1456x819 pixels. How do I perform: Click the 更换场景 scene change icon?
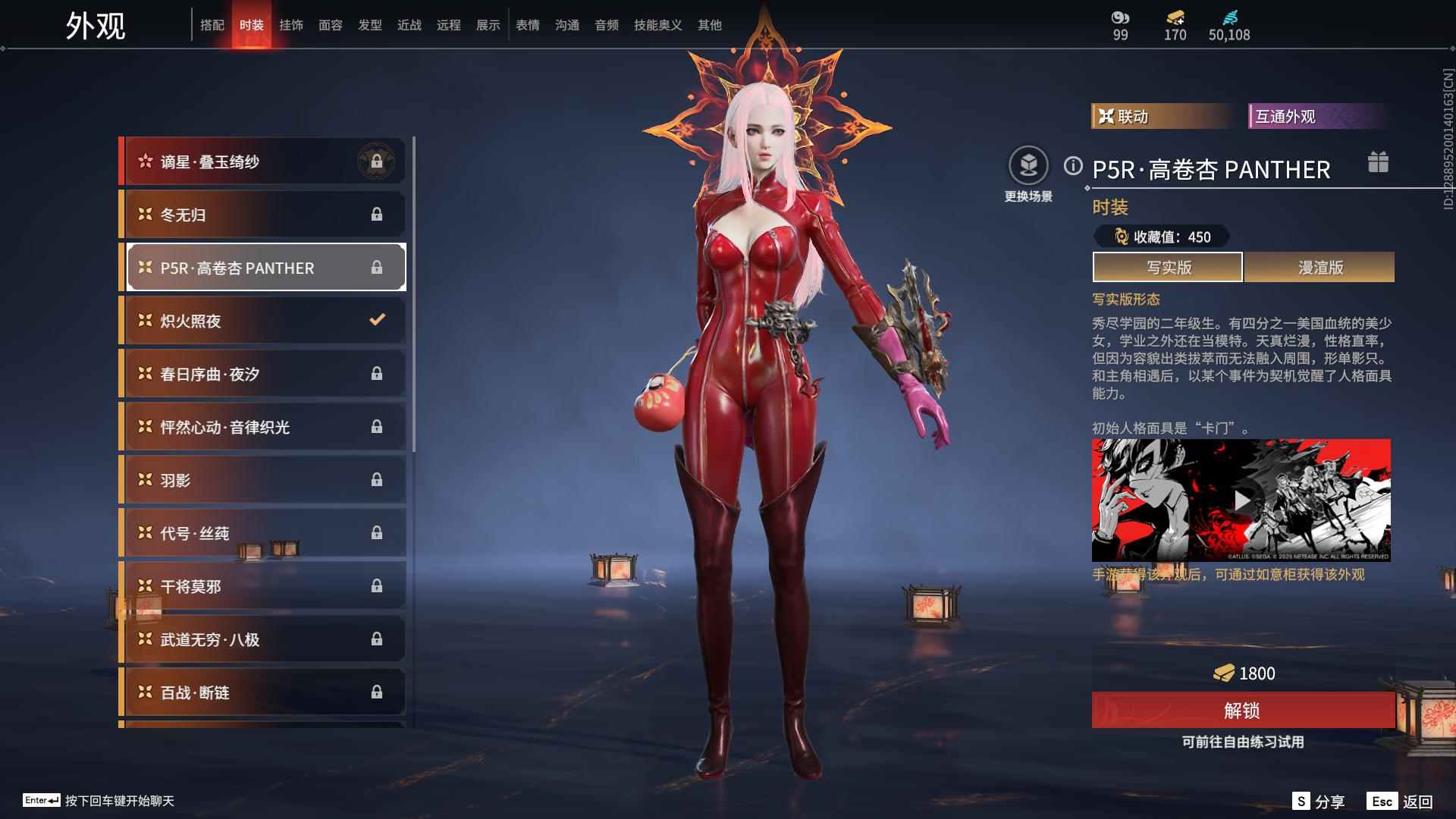point(1028,166)
